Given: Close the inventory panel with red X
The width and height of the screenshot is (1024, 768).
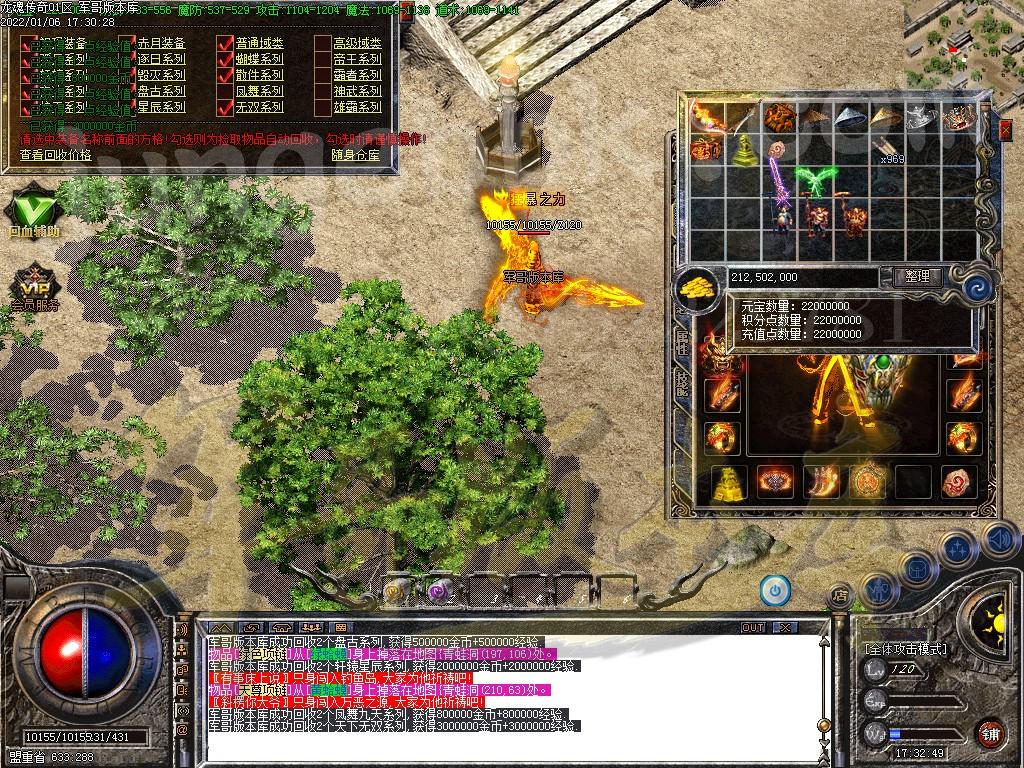Looking at the screenshot, I should [x=1006, y=128].
